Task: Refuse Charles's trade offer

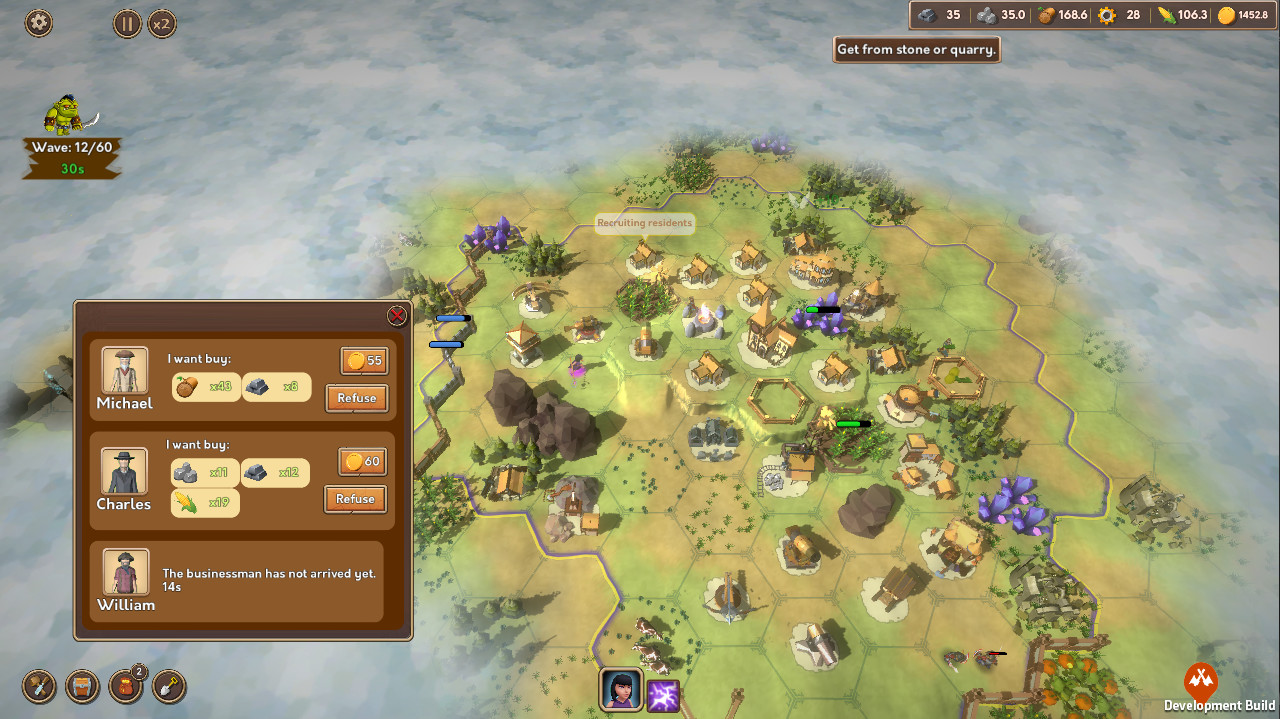Action: click(355, 499)
